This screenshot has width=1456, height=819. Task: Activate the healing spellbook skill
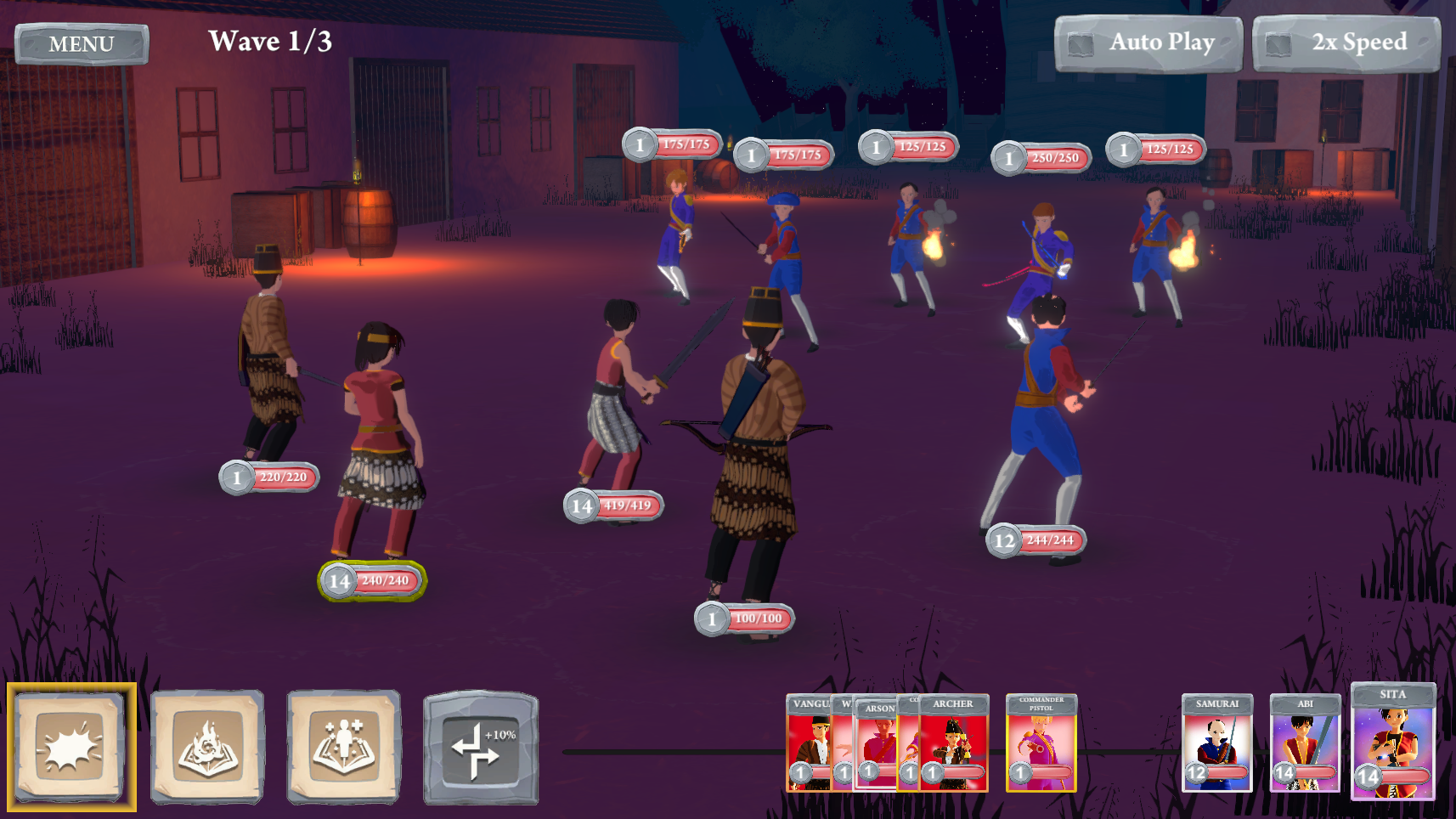click(x=343, y=747)
